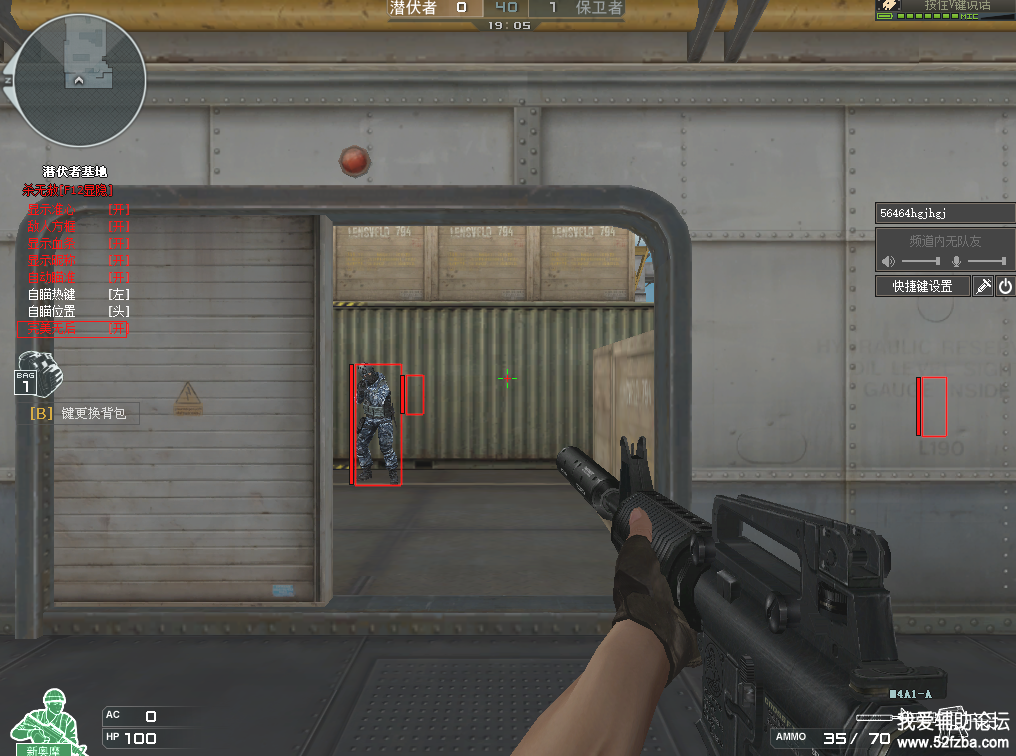This screenshot has width=1016, height=756.
Task: Click the BAG 1 backpack icon
Action: (38, 374)
